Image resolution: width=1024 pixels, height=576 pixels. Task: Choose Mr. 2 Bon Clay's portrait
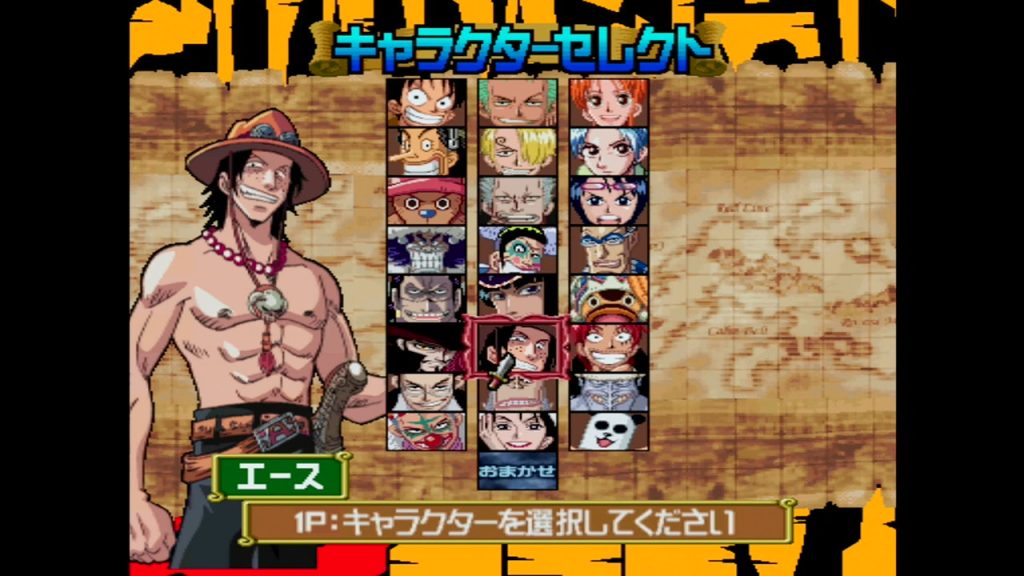coord(517,249)
